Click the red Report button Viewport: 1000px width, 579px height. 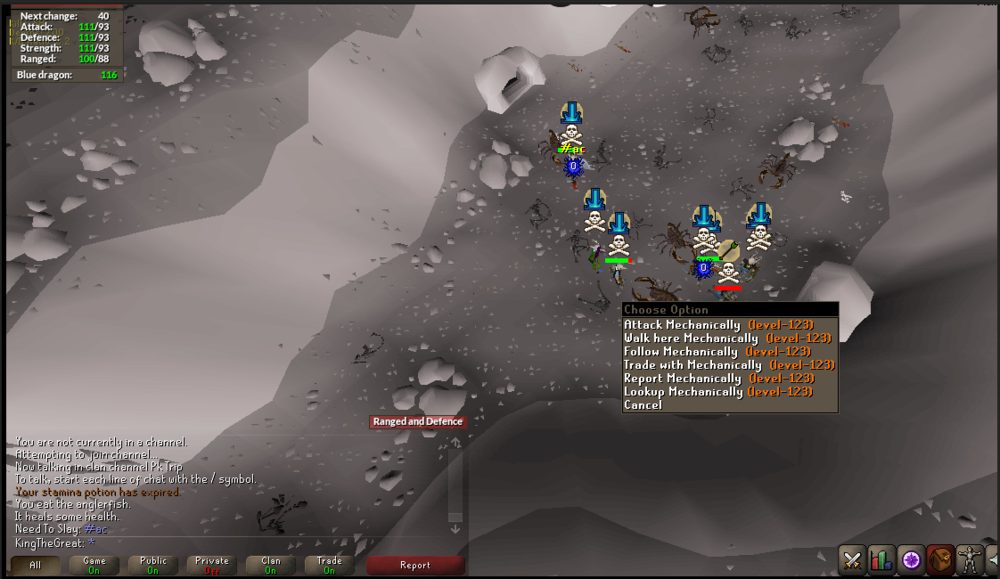point(415,565)
